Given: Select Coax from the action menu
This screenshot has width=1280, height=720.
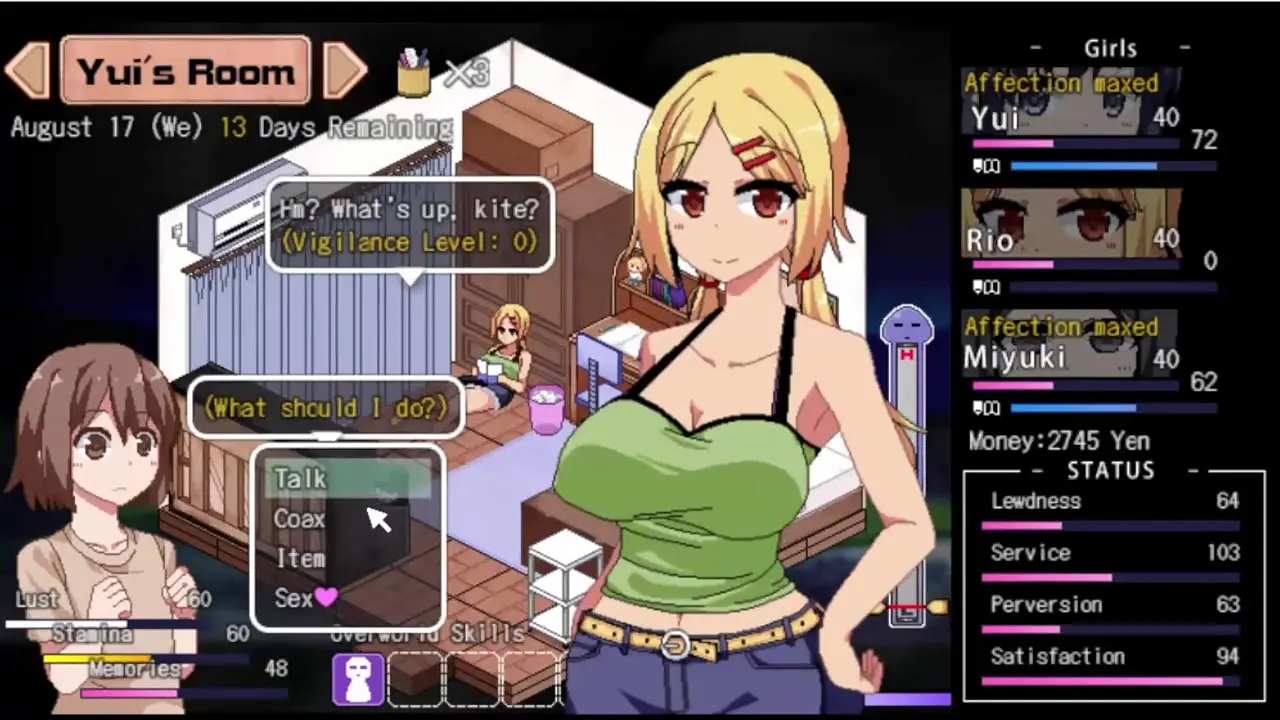Looking at the screenshot, I should click(299, 519).
